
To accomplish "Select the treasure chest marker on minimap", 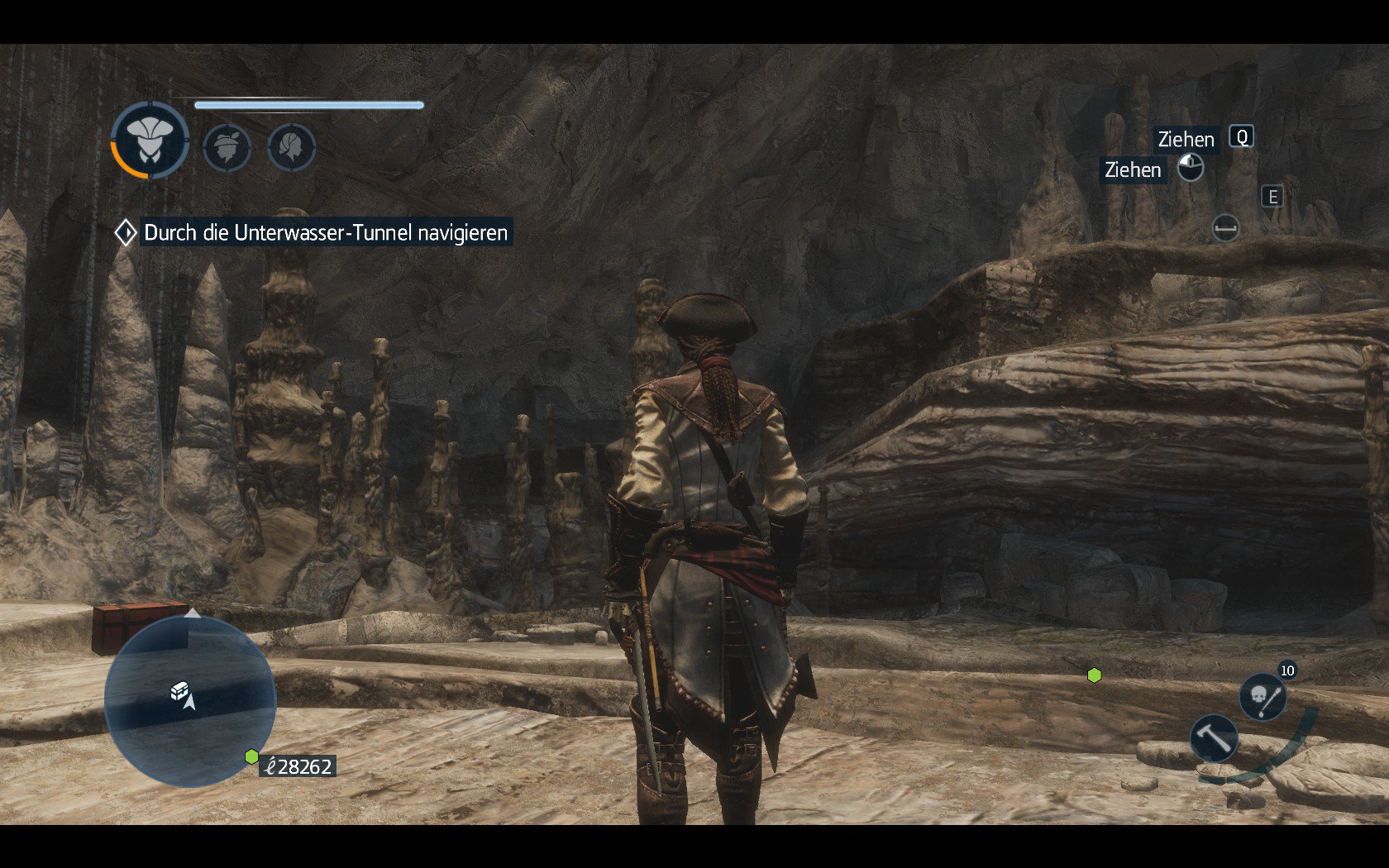I will click(179, 690).
